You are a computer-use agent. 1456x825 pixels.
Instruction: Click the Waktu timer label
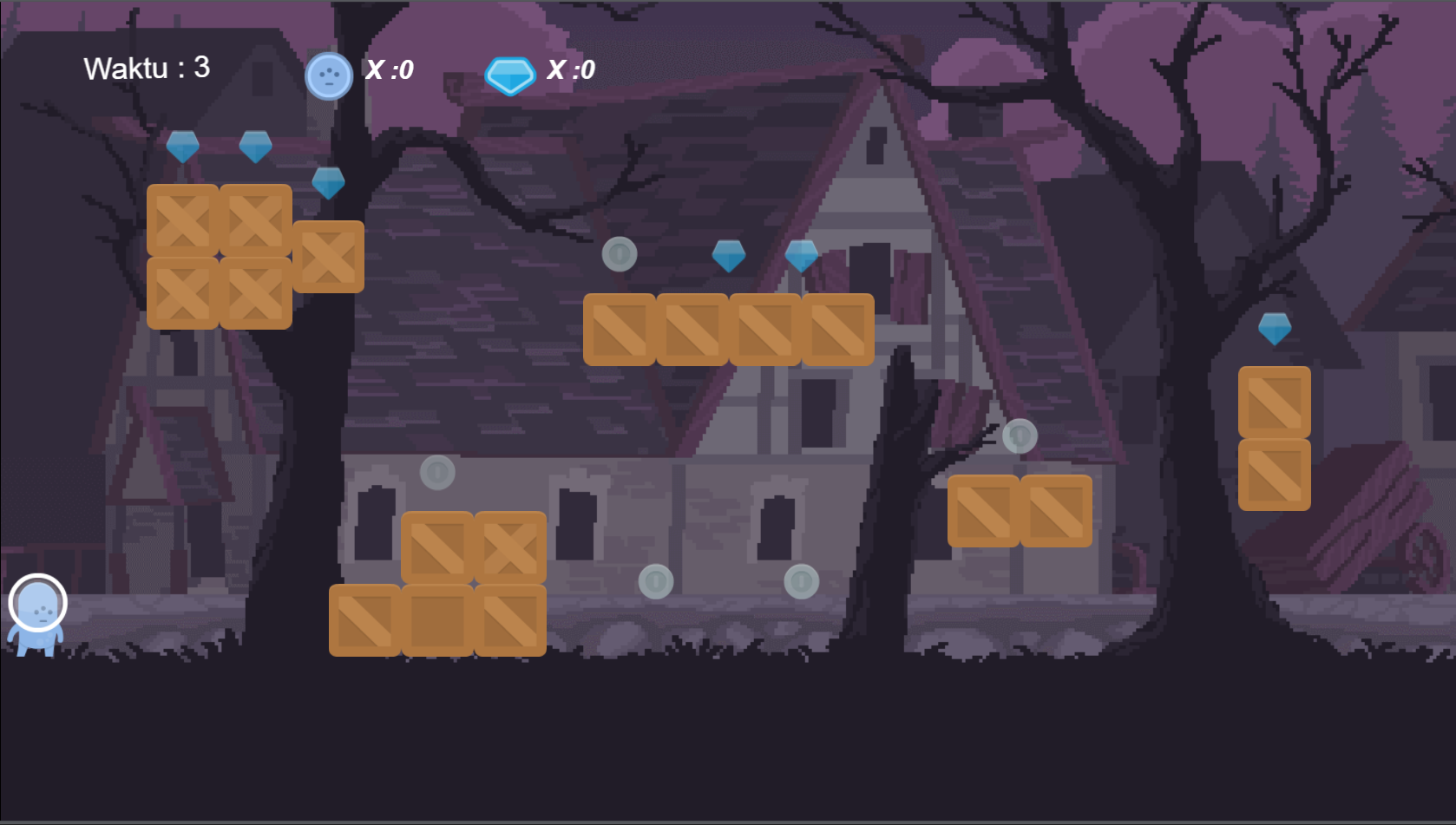pyautogui.click(x=146, y=67)
